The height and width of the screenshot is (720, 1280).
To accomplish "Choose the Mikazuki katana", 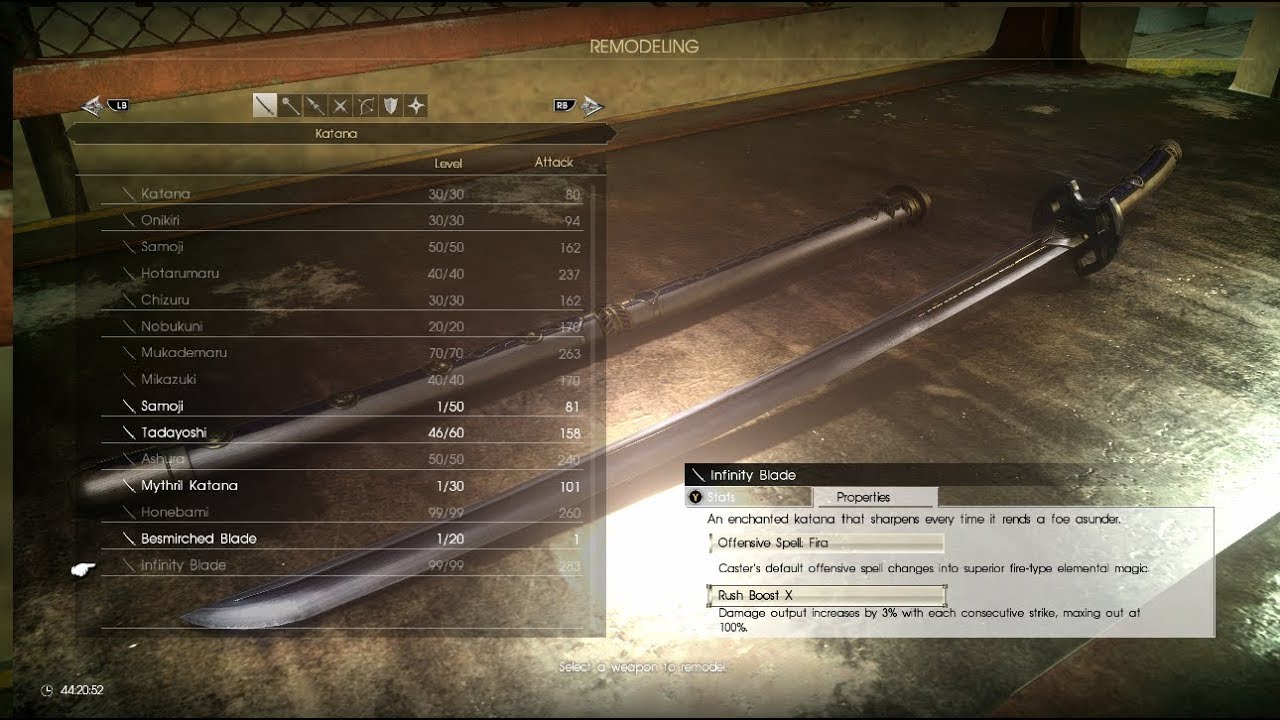I will (x=340, y=379).
